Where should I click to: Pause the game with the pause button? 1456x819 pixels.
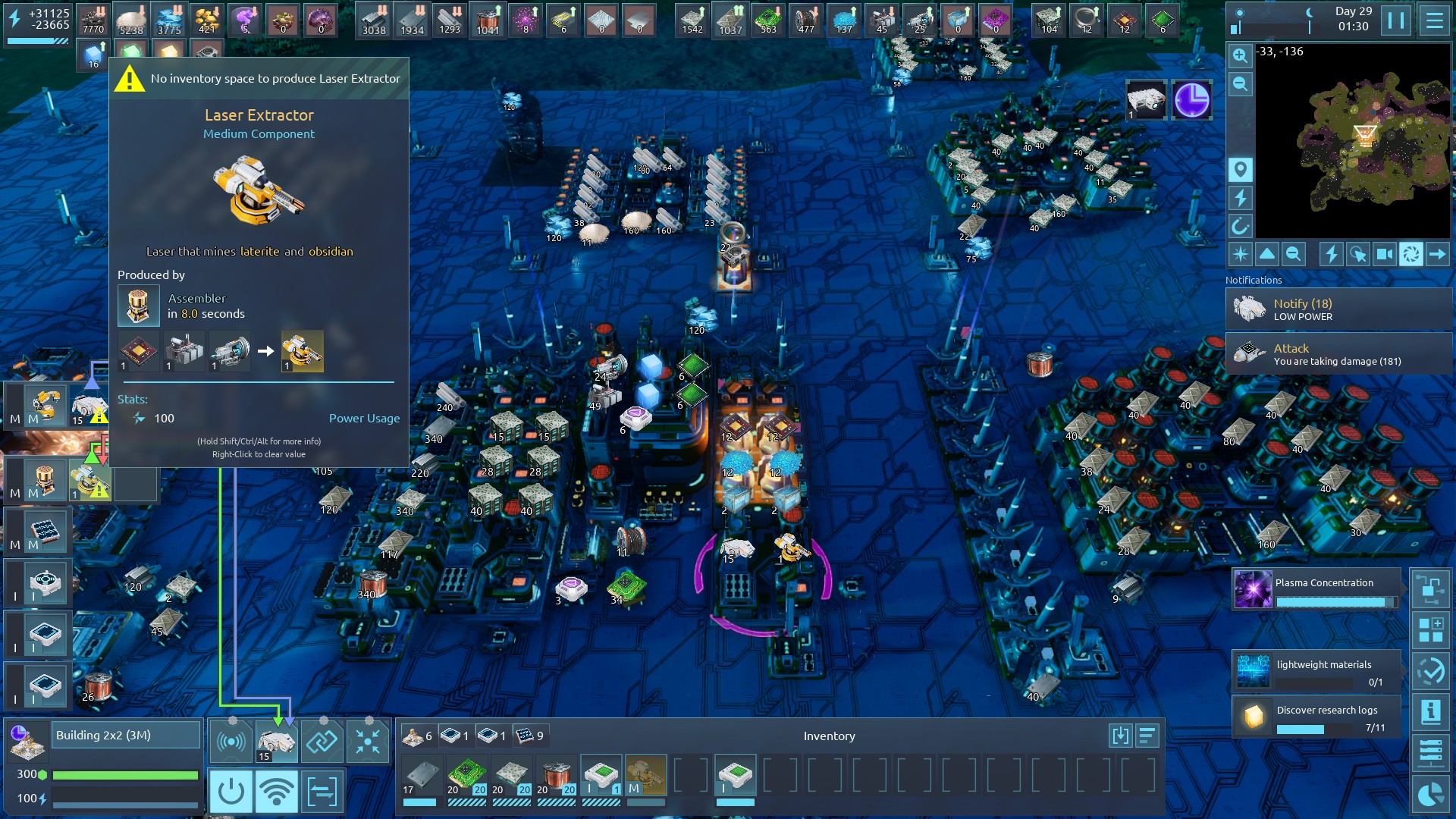(1396, 20)
